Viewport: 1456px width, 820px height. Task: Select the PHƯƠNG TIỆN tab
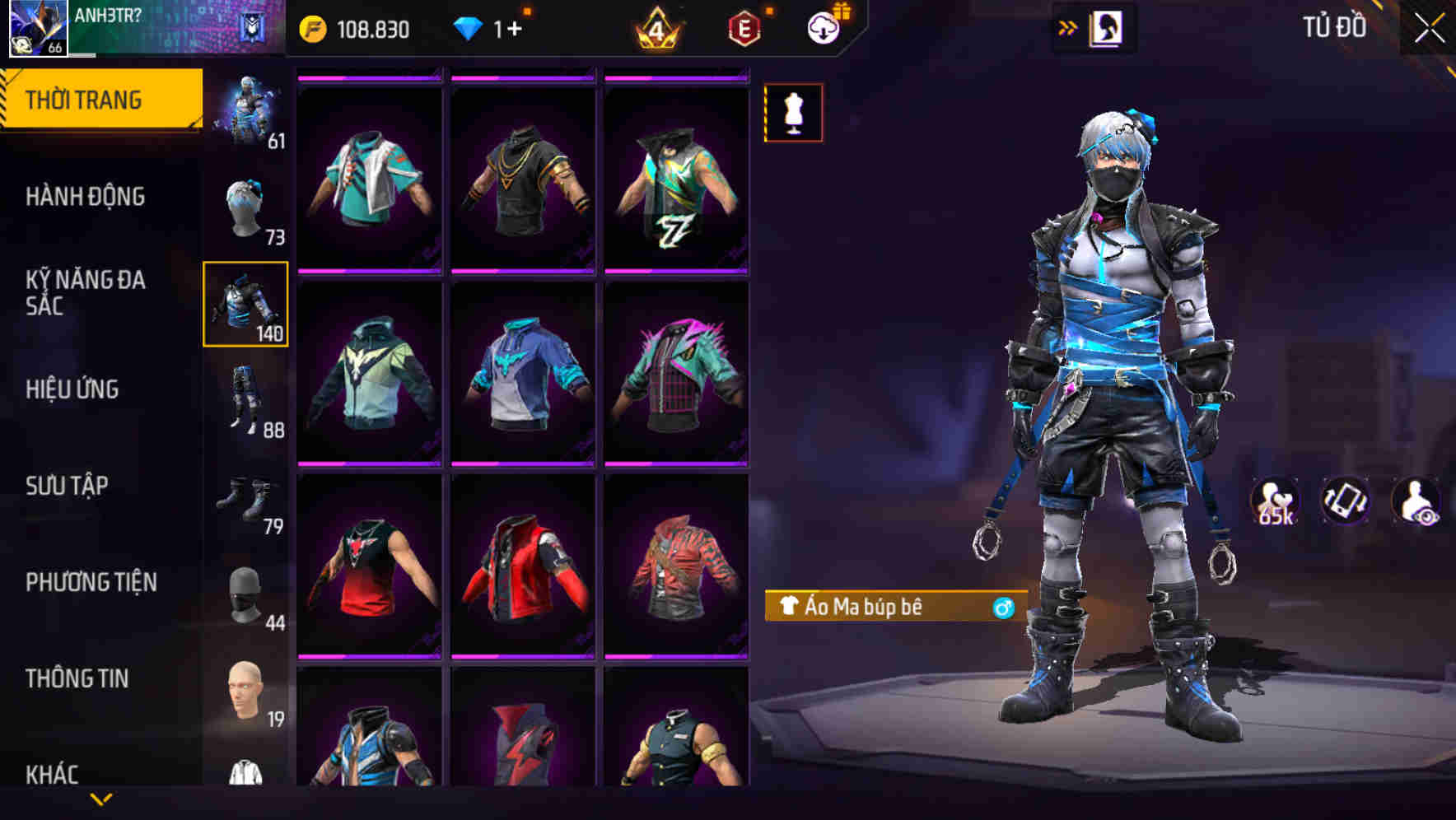pos(91,581)
